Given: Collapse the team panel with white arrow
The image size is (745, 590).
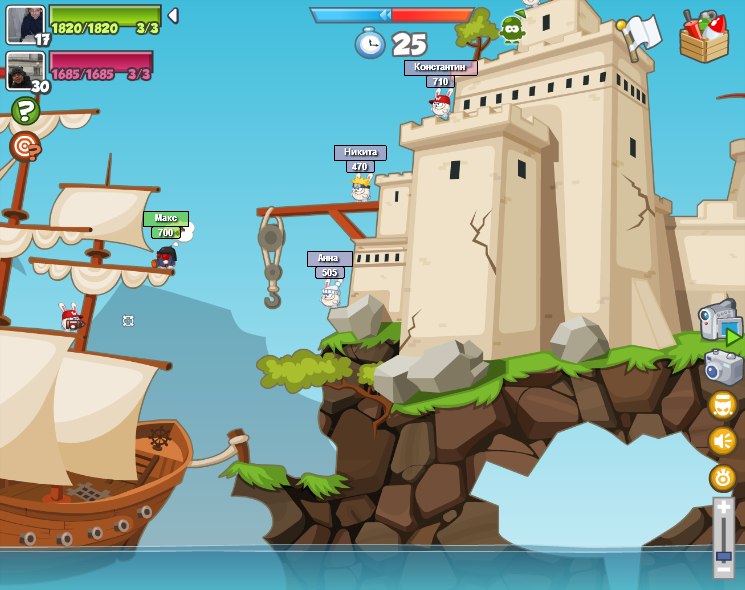Looking at the screenshot, I should pos(173,16).
